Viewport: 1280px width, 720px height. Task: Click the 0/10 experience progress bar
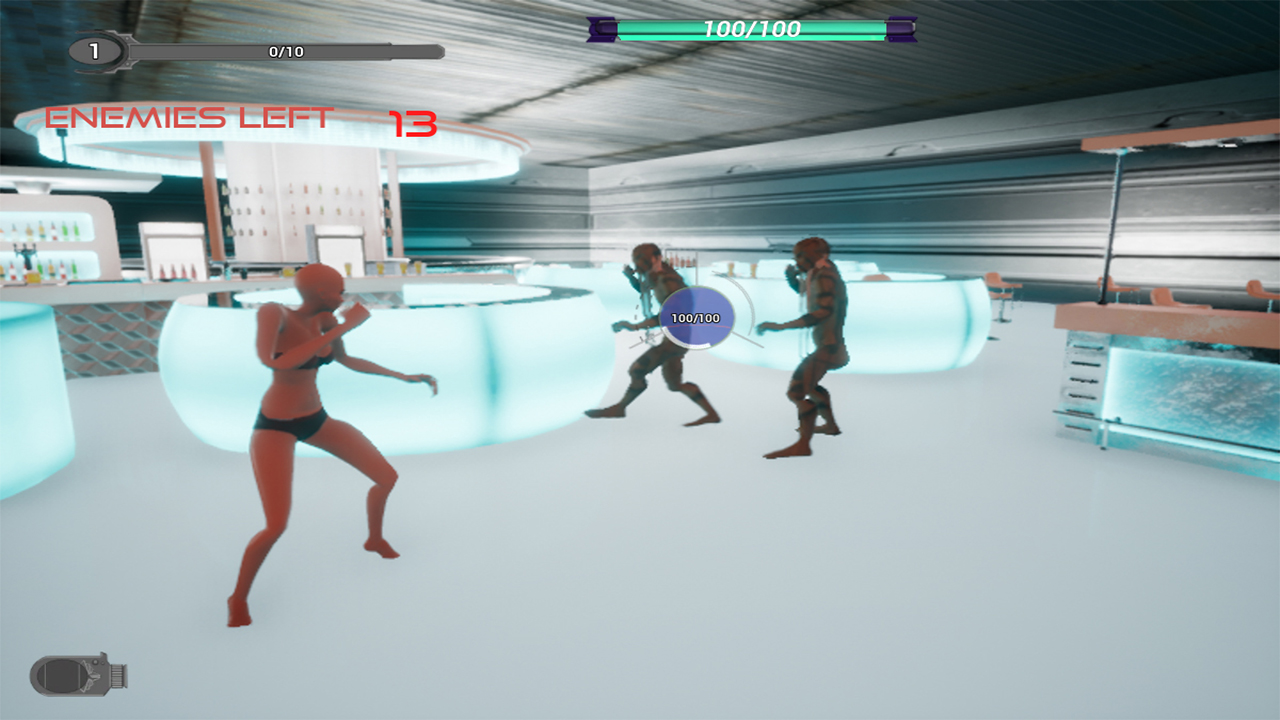pyautogui.click(x=285, y=52)
